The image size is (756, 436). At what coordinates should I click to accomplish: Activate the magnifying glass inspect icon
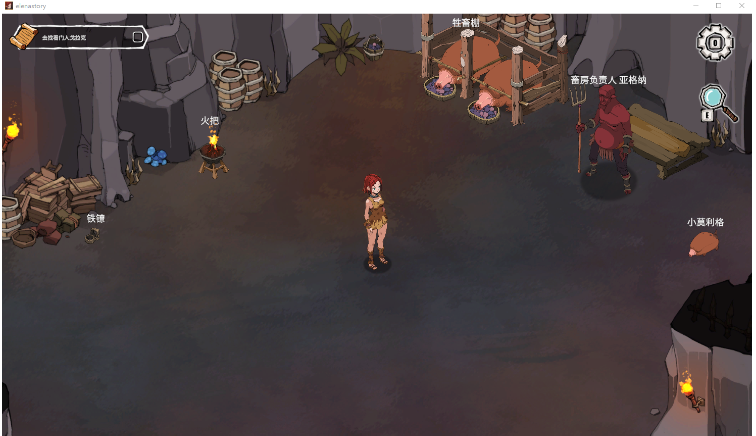pos(712,99)
